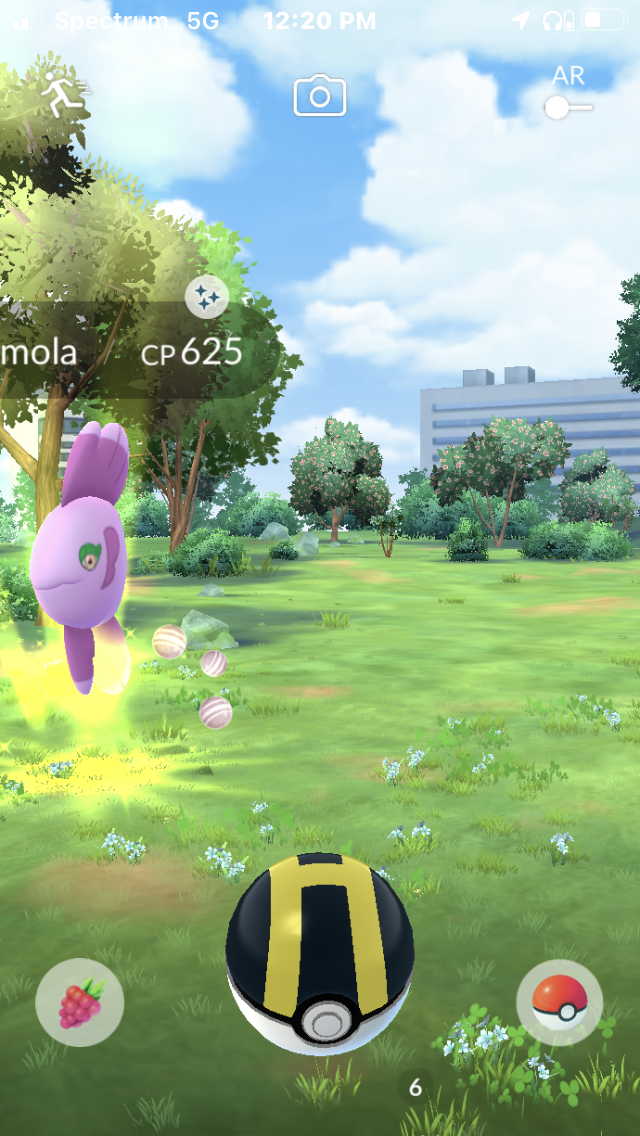640x1136 pixels.
Task: Open the camera photo mode
Action: [x=319, y=96]
